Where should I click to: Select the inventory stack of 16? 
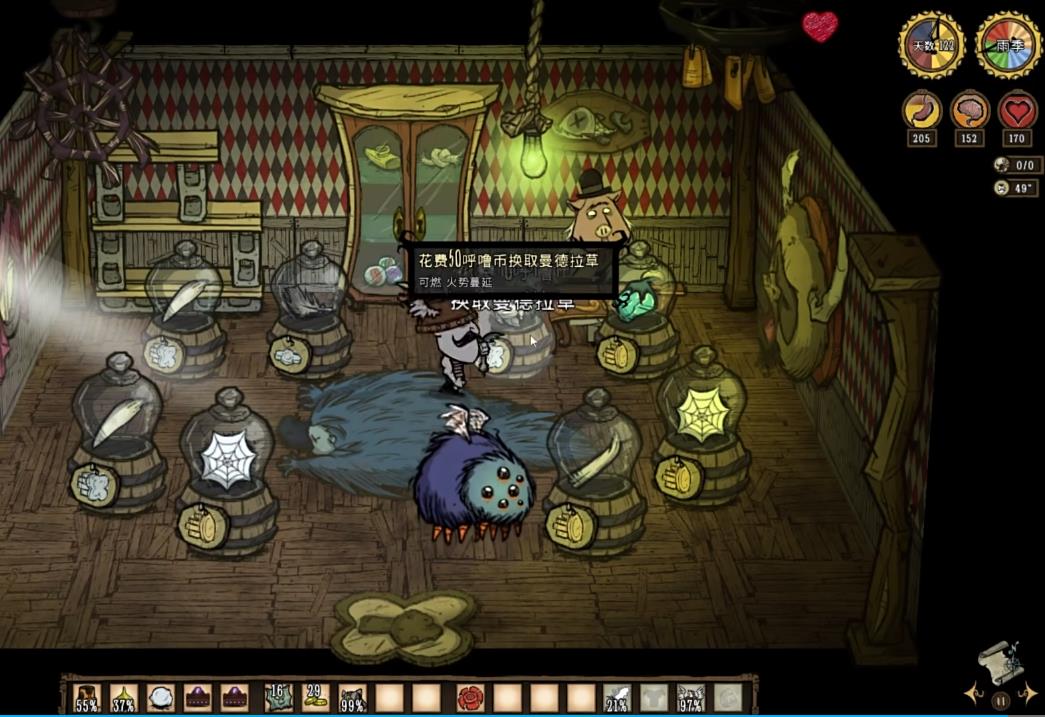click(279, 697)
